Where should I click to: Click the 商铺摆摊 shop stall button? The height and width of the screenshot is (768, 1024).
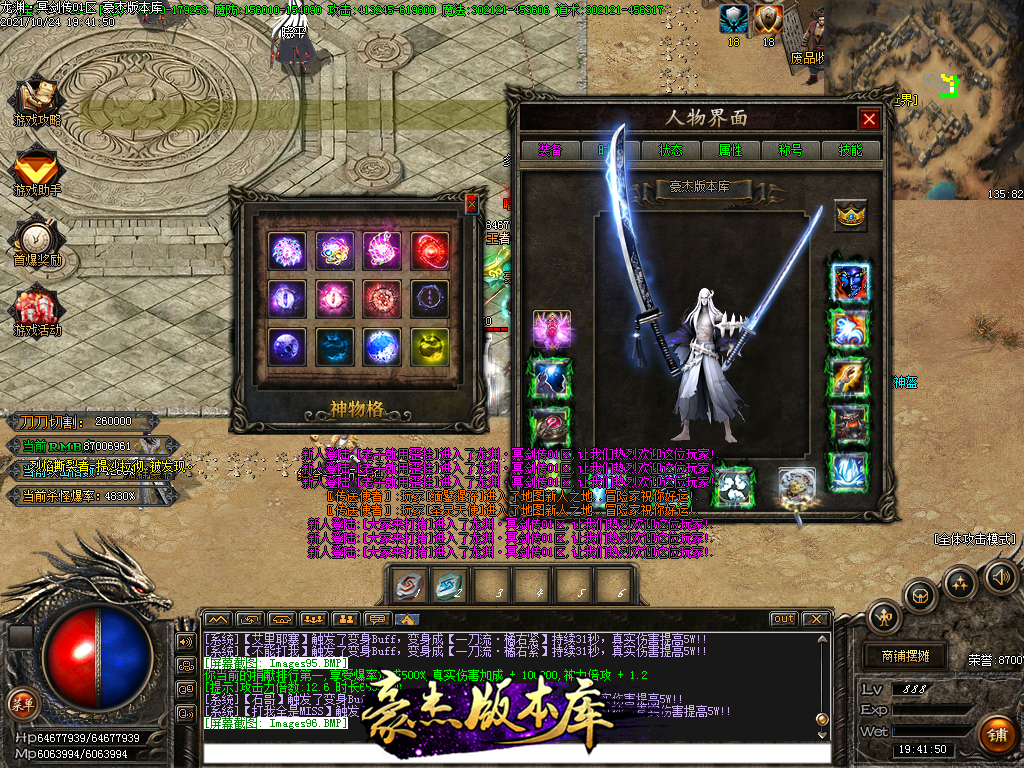[905, 656]
